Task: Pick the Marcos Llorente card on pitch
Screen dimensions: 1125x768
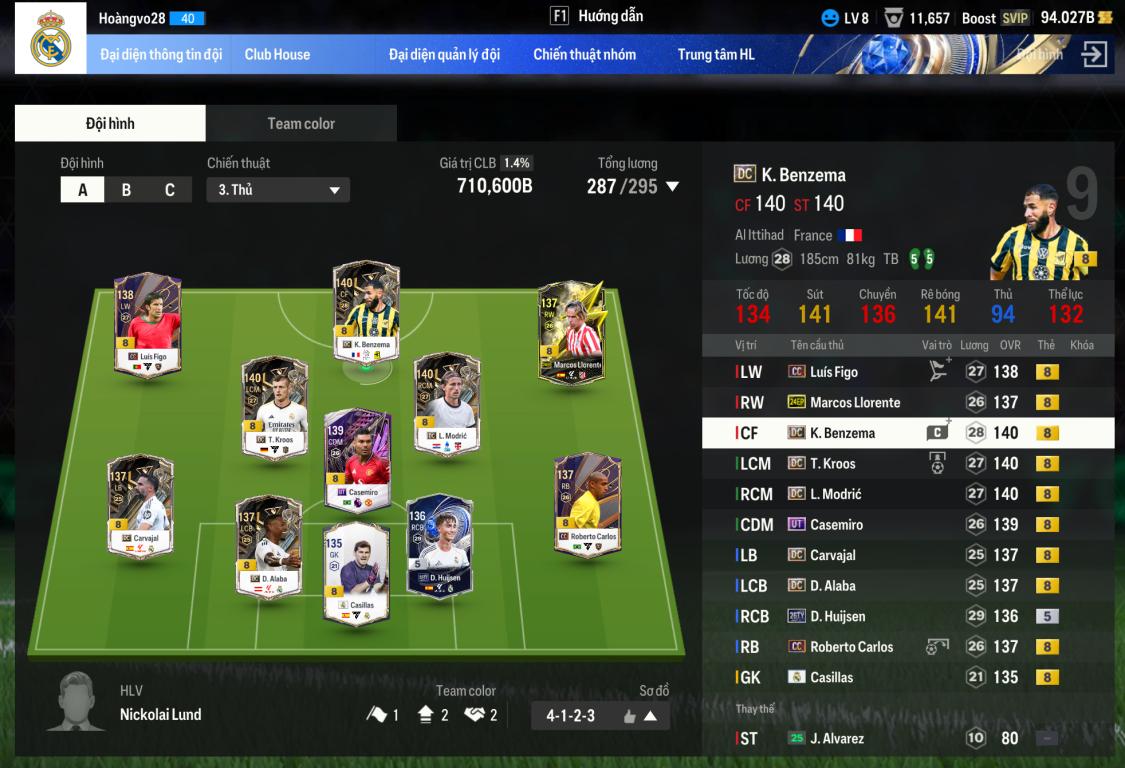Action: tap(571, 333)
